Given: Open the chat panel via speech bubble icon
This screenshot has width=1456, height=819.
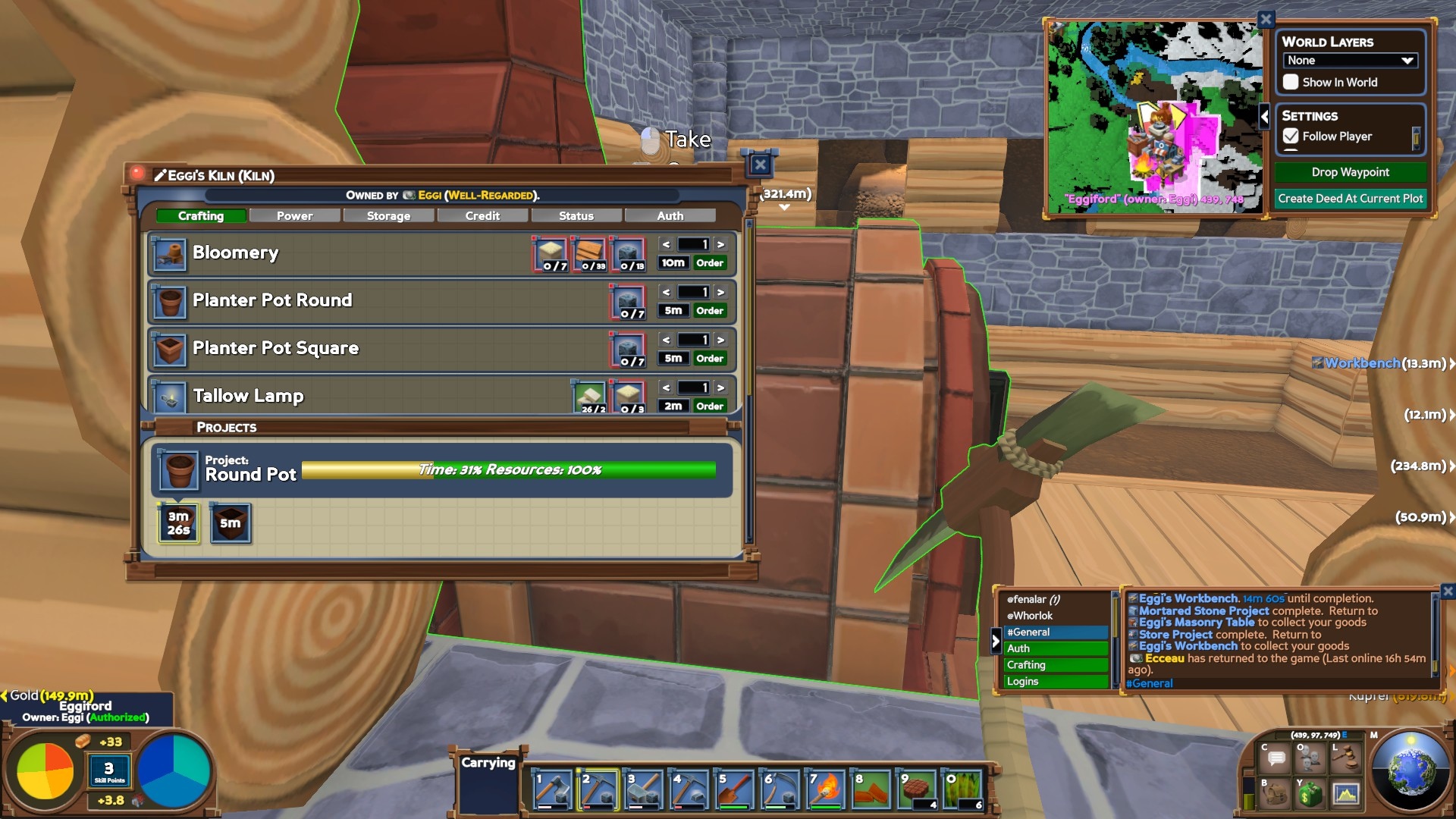Looking at the screenshot, I should [x=1274, y=757].
